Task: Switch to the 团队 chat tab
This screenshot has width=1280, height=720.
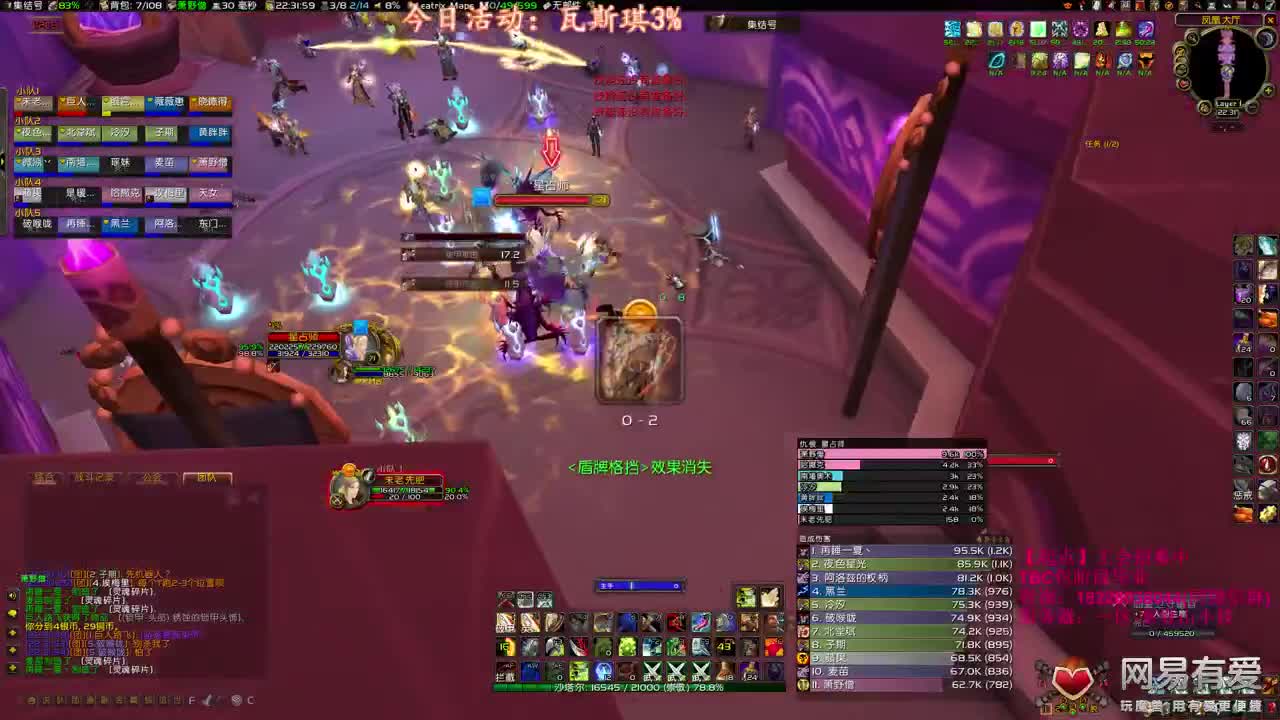Action: (x=207, y=478)
